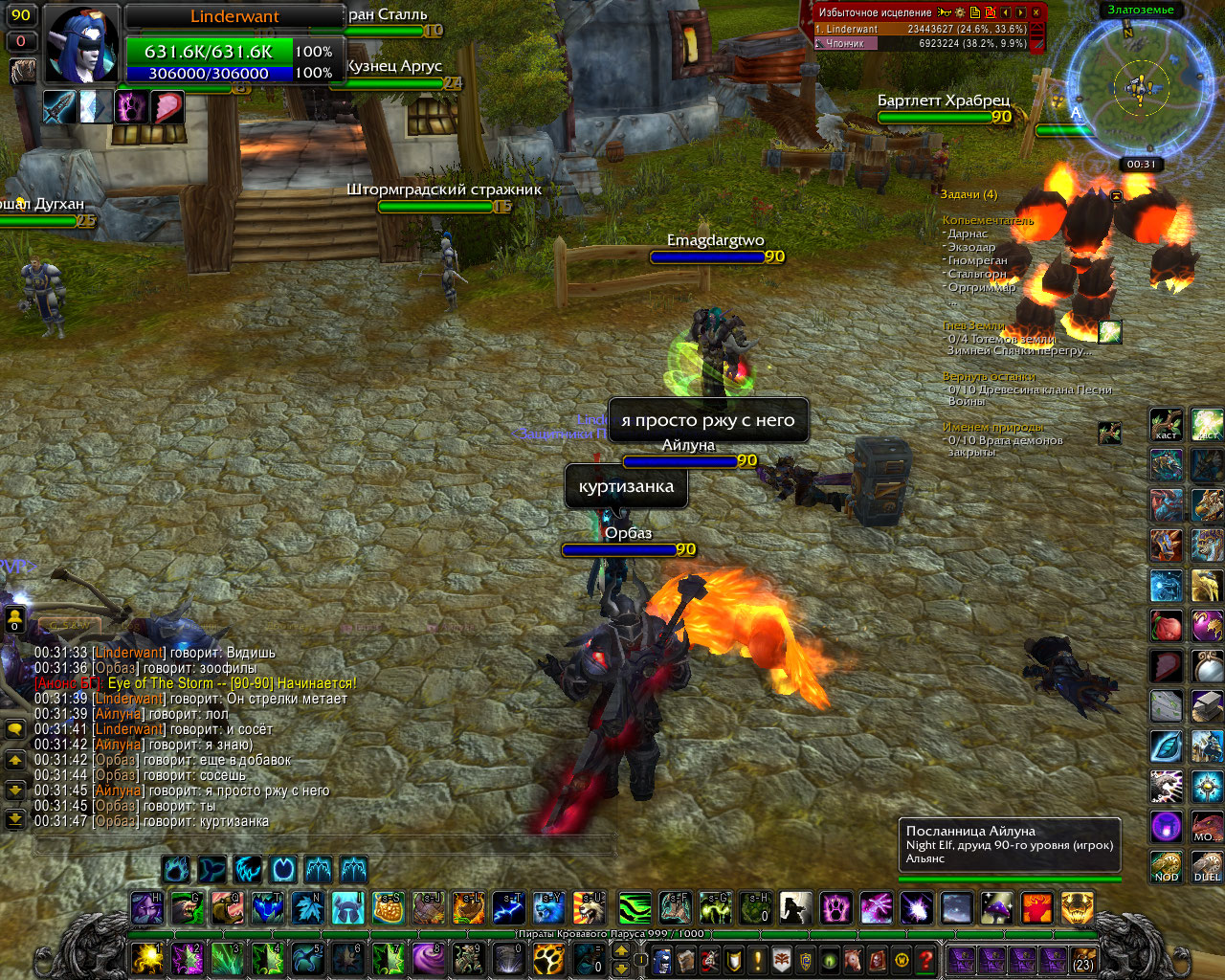
Task: Use the anvil icon on the side bar
Action: click(x=1207, y=706)
